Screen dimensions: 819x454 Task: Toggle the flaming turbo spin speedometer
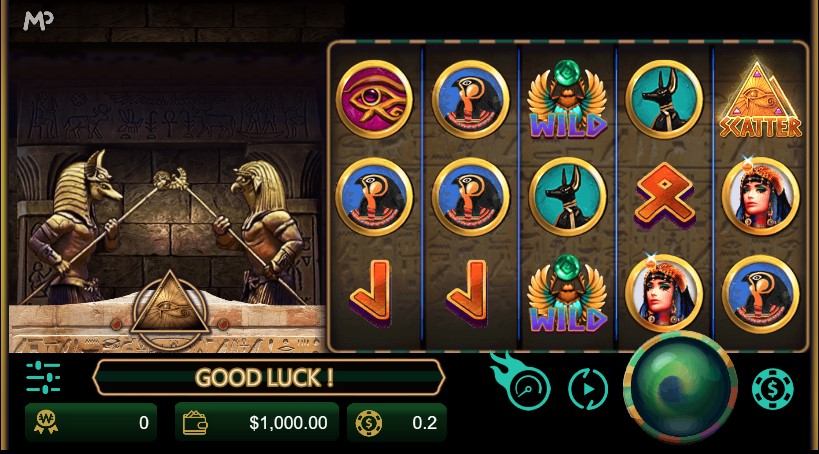pyautogui.click(x=524, y=388)
